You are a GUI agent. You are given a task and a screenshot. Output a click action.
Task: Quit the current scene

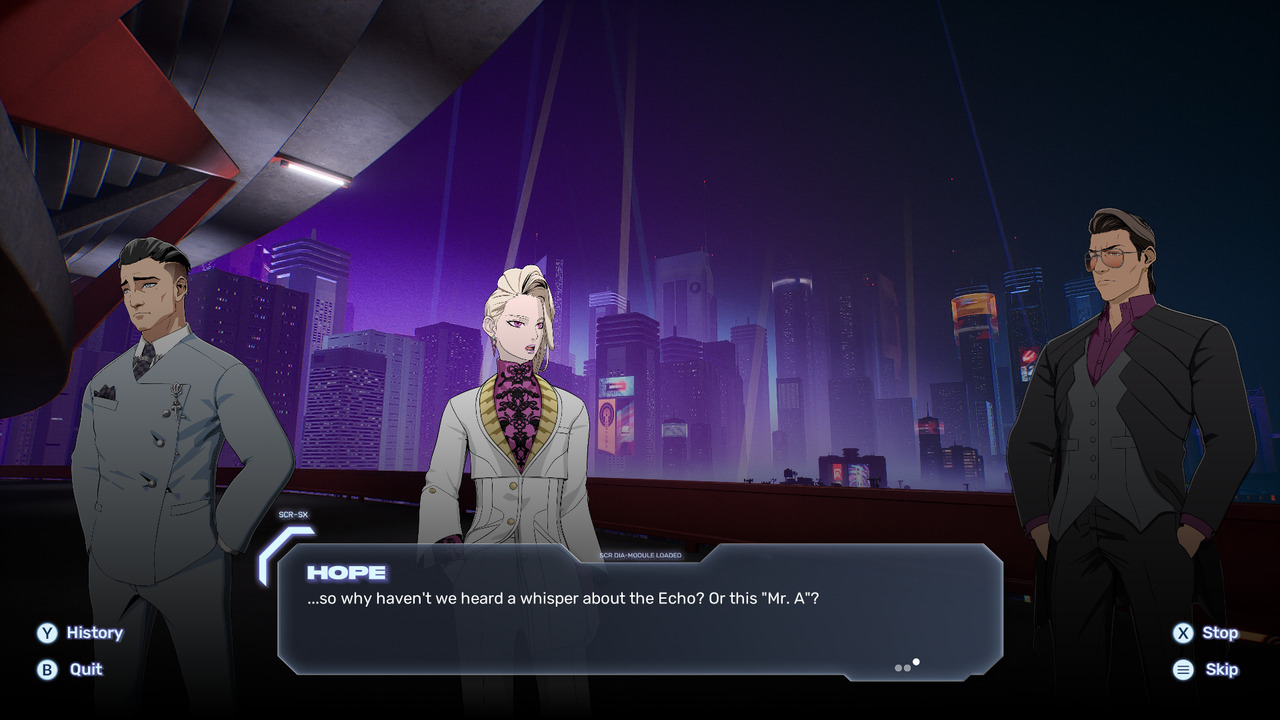click(71, 669)
